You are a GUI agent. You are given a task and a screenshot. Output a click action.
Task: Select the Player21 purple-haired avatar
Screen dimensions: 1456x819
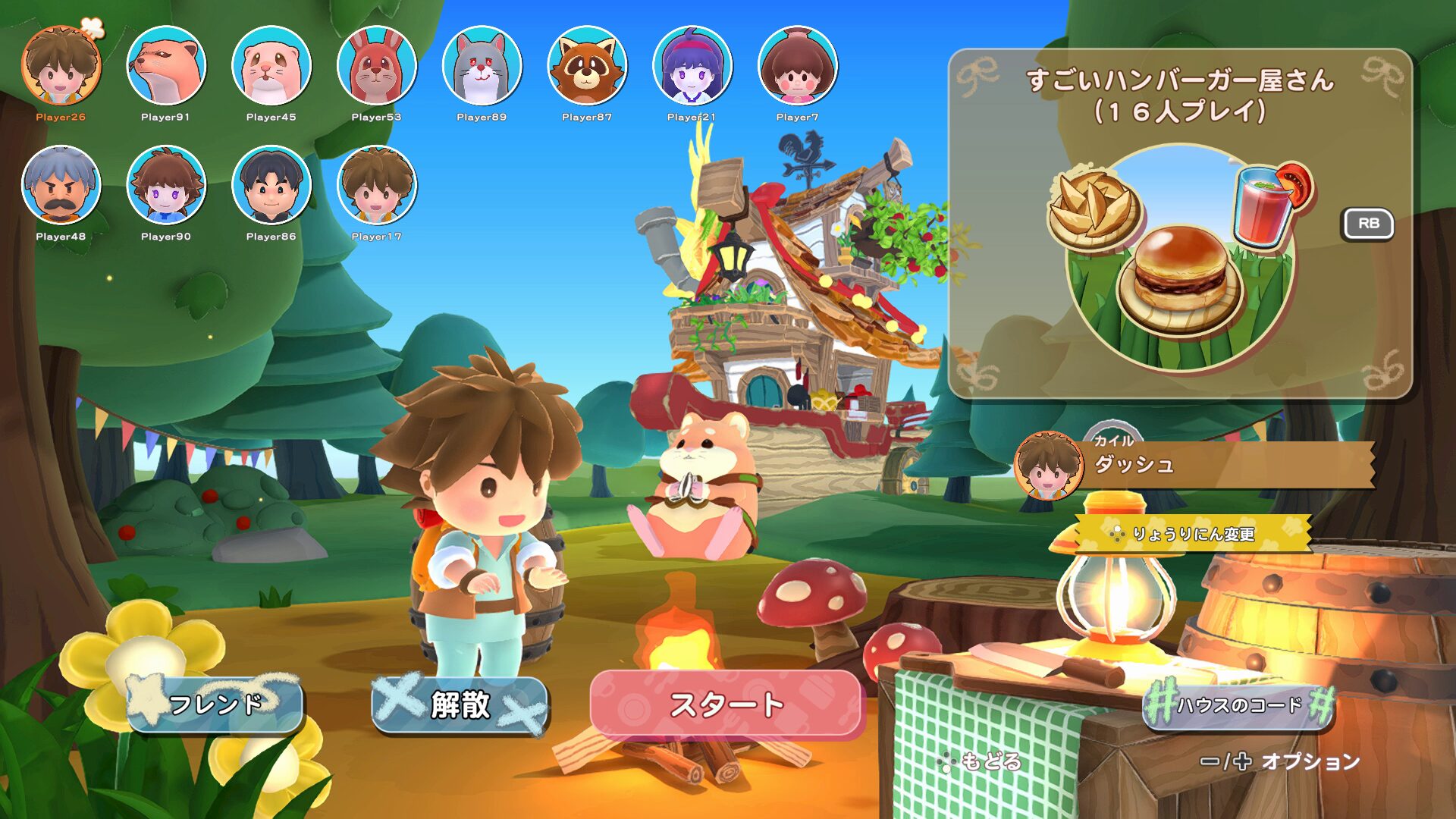click(x=692, y=68)
